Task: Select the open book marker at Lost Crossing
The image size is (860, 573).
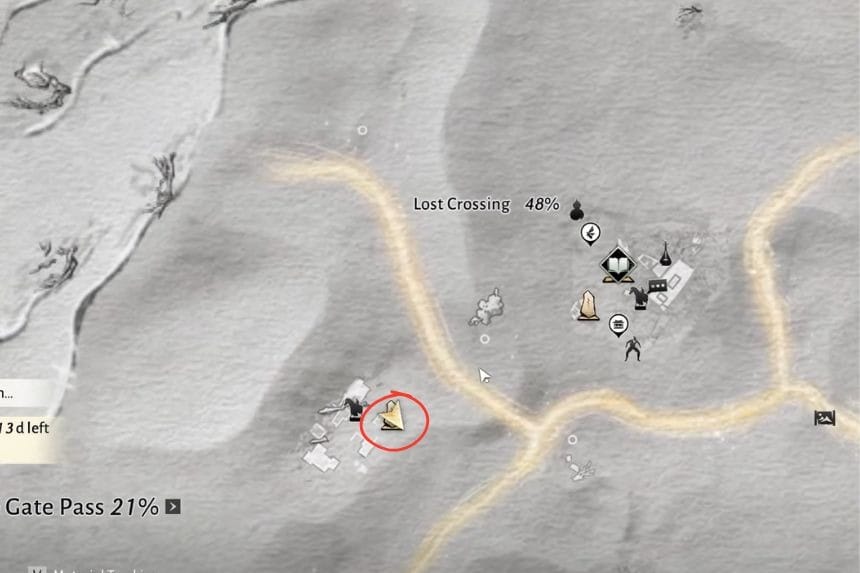Action: [617, 265]
